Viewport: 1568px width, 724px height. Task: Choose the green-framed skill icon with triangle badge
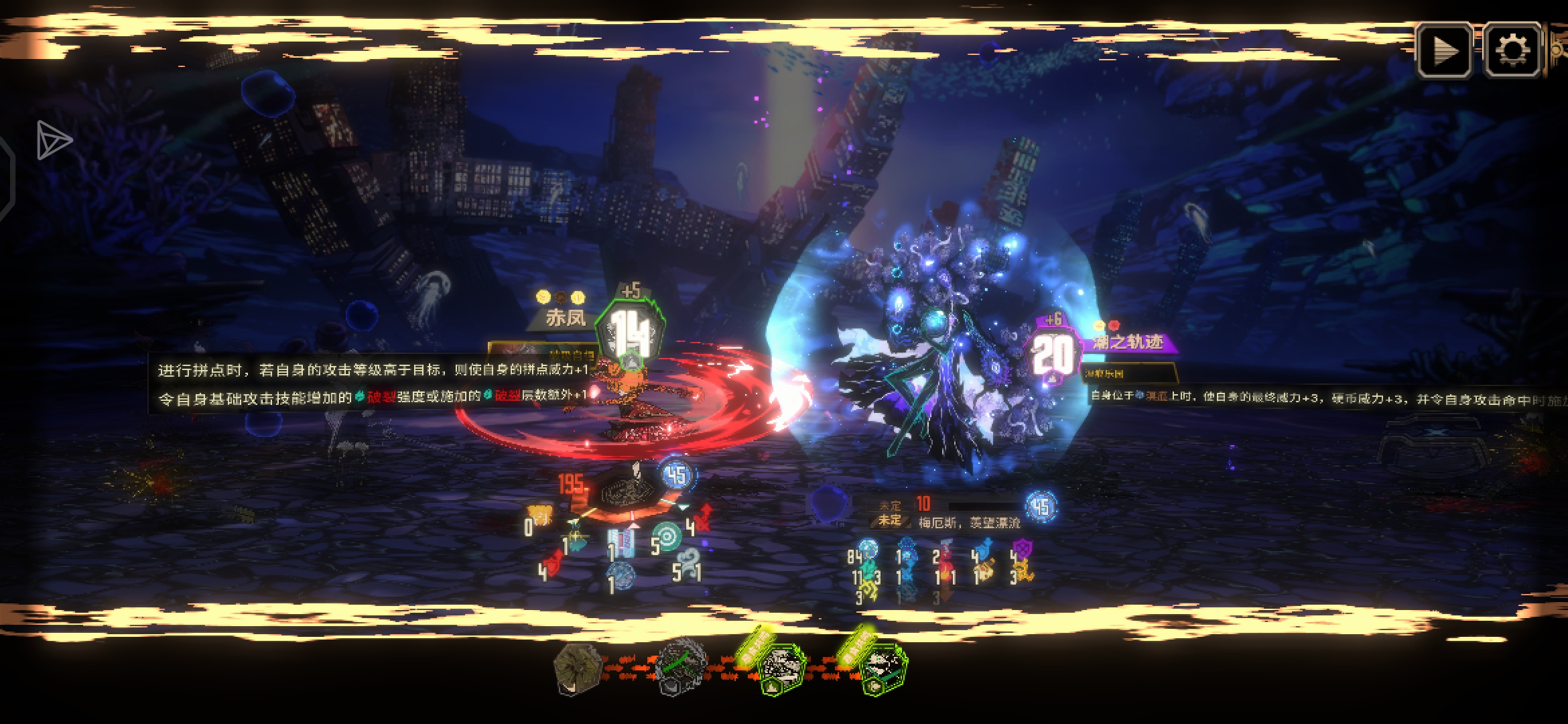[781, 669]
